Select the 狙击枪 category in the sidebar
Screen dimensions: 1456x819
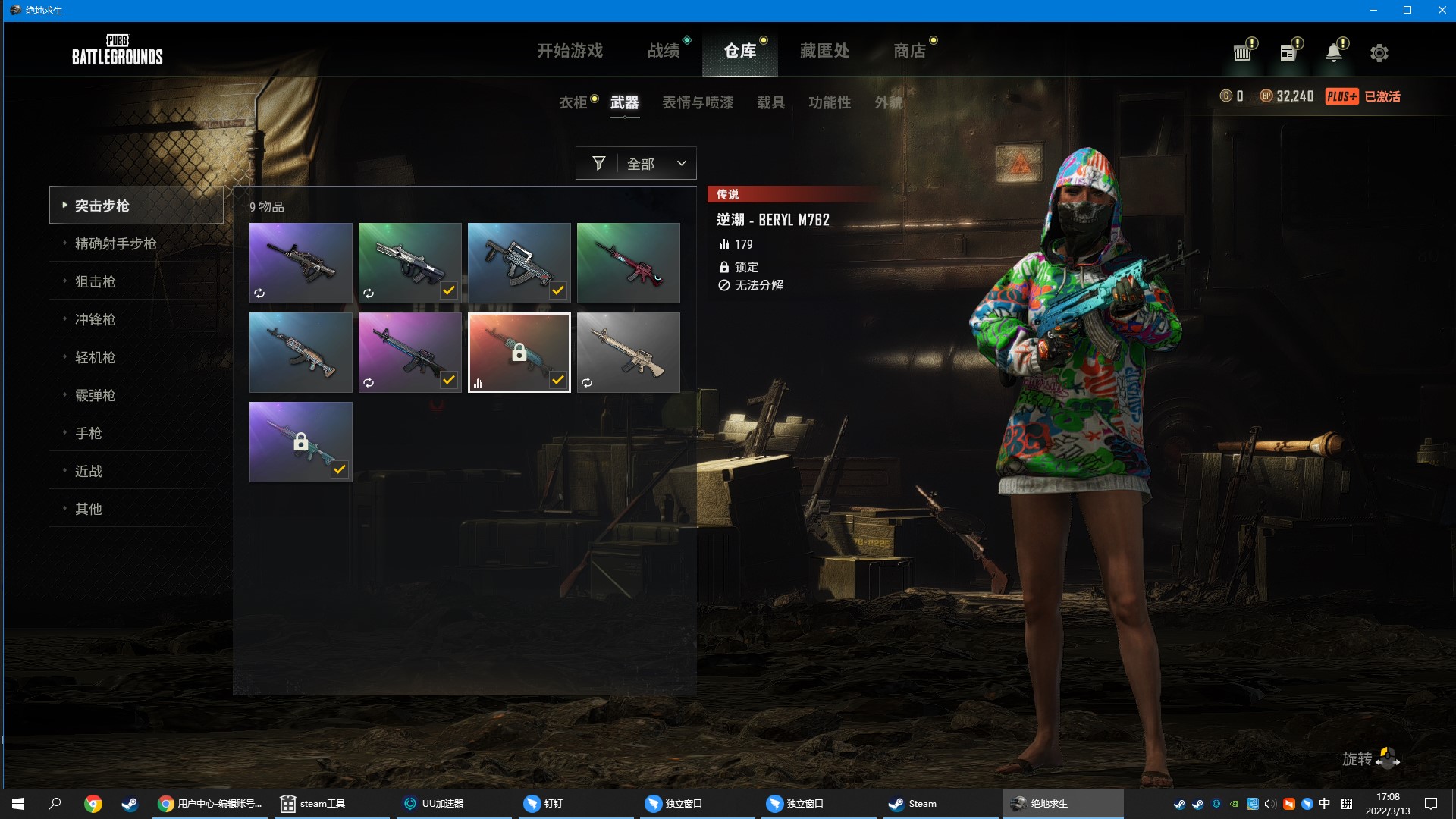(96, 281)
